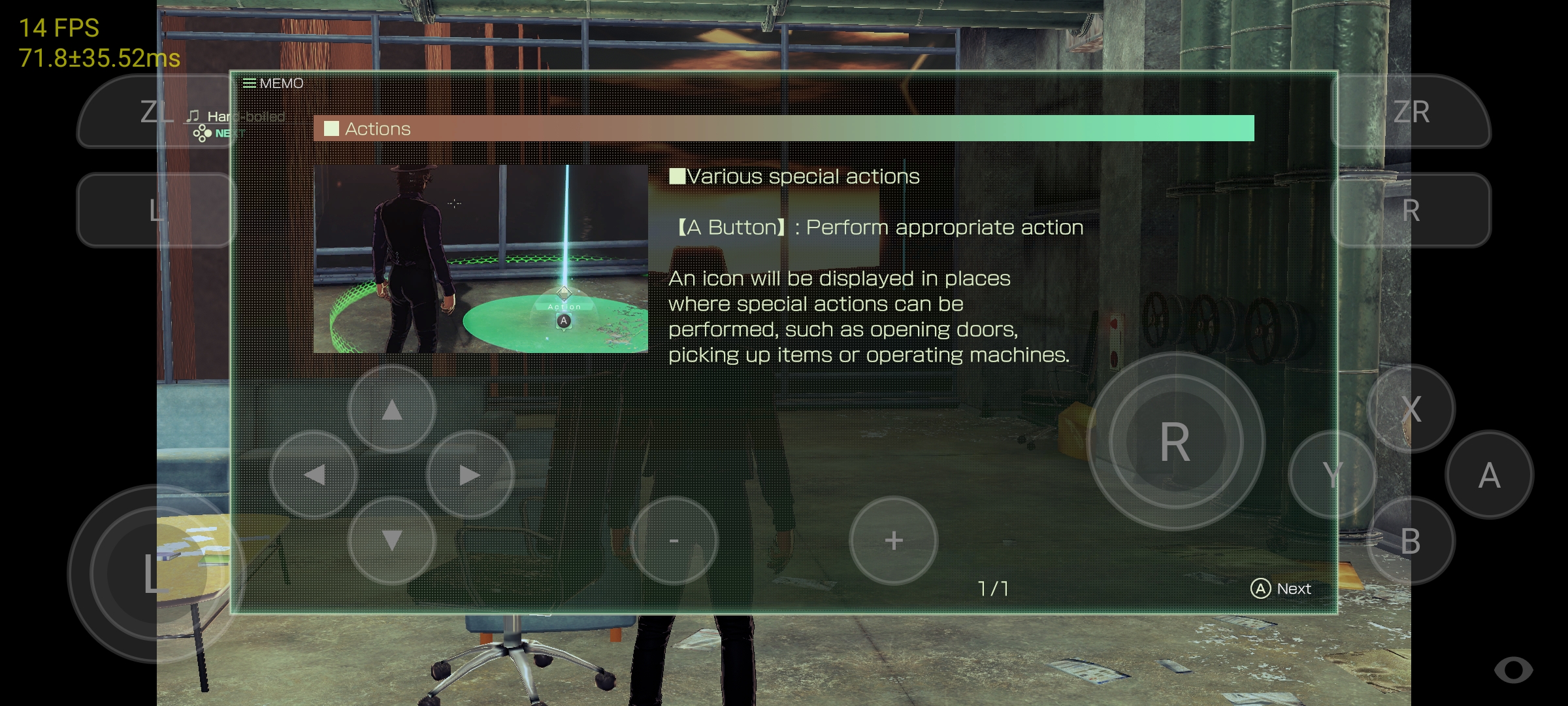1568x706 pixels.
Task: Click the tutorial screenshot of the character
Action: [480, 257]
